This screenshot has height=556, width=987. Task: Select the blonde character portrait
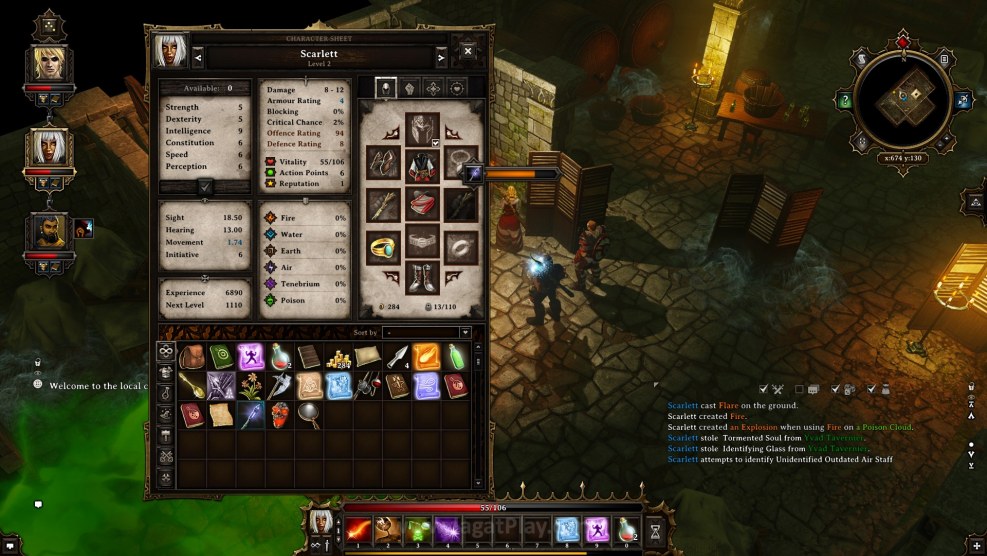coord(49,65)
